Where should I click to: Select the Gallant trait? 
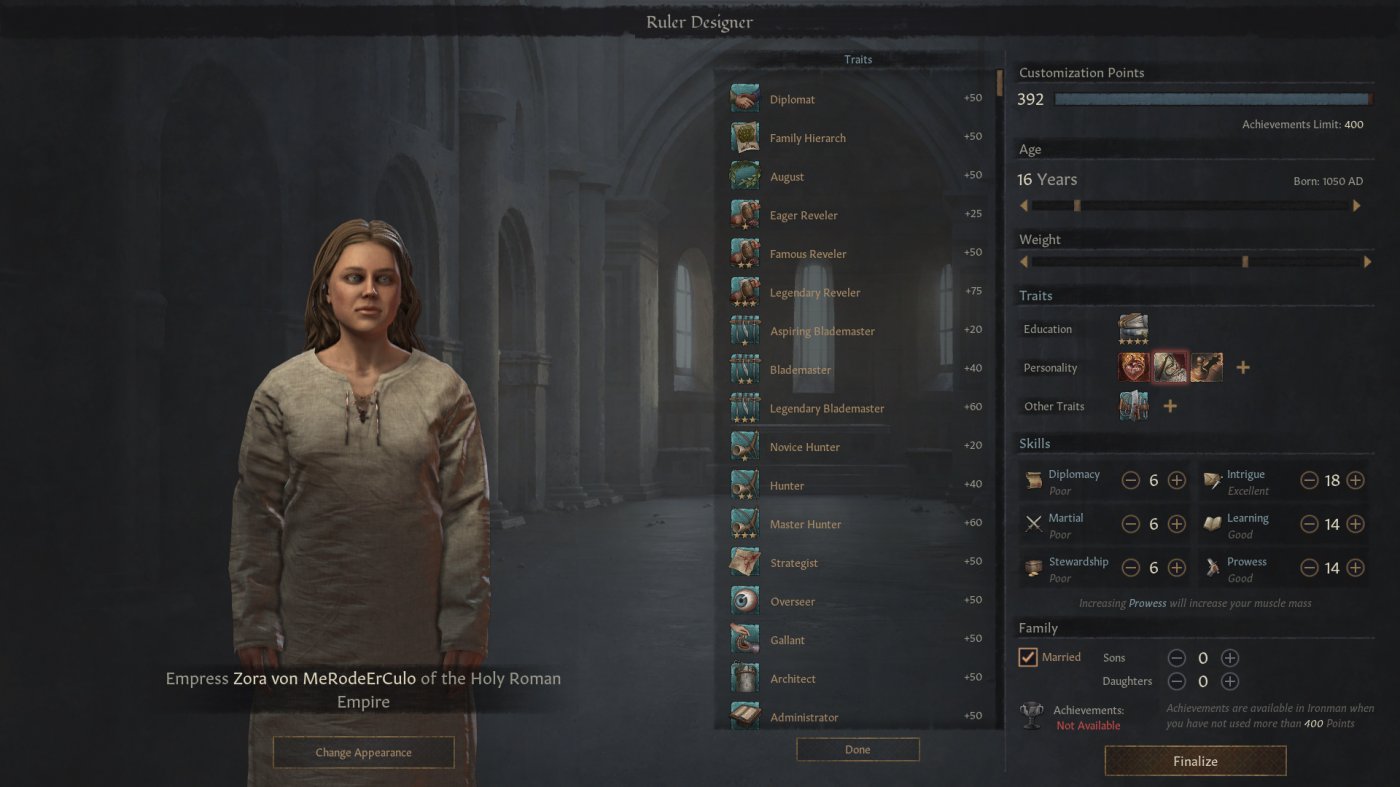(744, 639)
